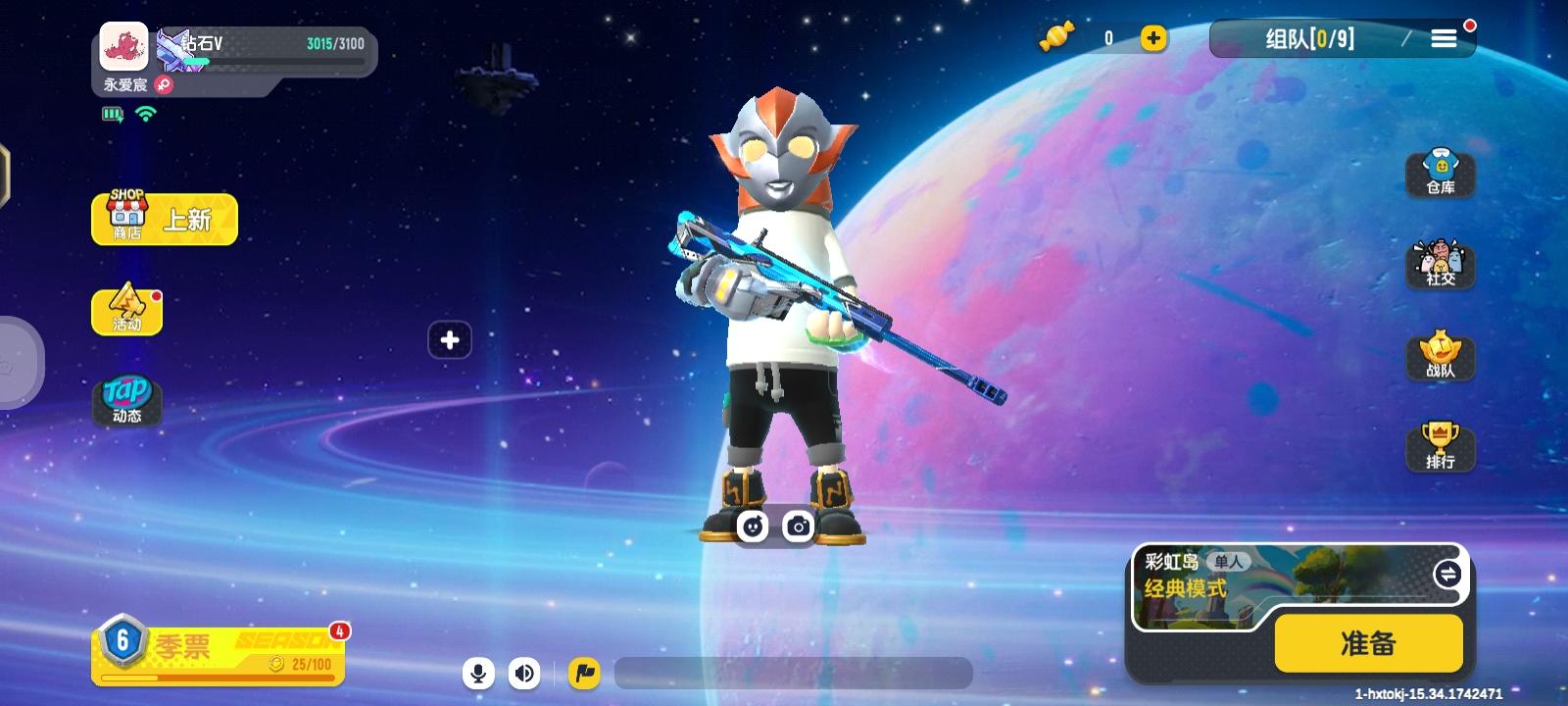This screenshot has width=1568, height=706.
Task: Expand the plus button near the character
Action: click(x=450, y=339)
